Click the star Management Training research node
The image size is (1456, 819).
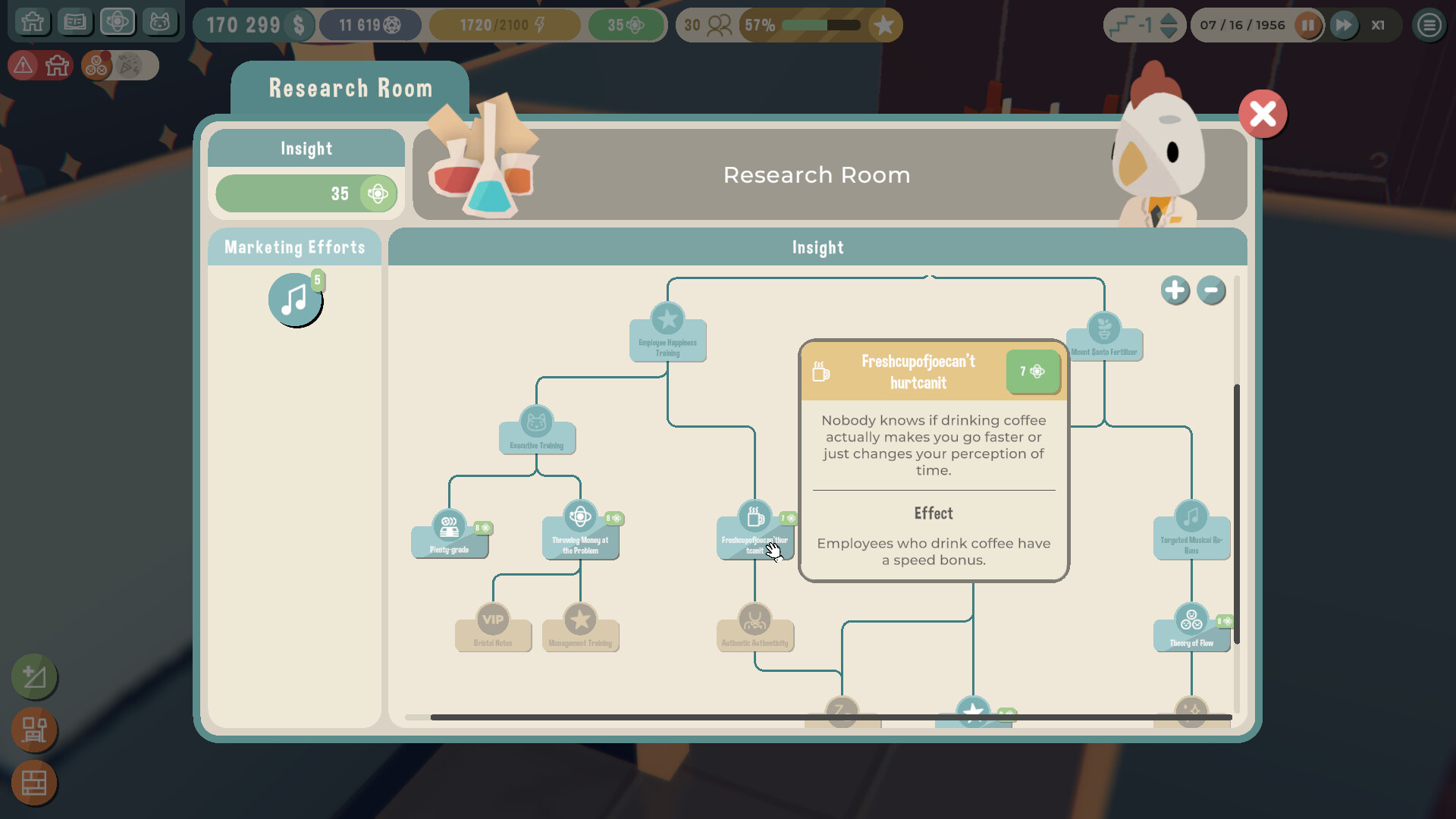click(x=580, y=626)
